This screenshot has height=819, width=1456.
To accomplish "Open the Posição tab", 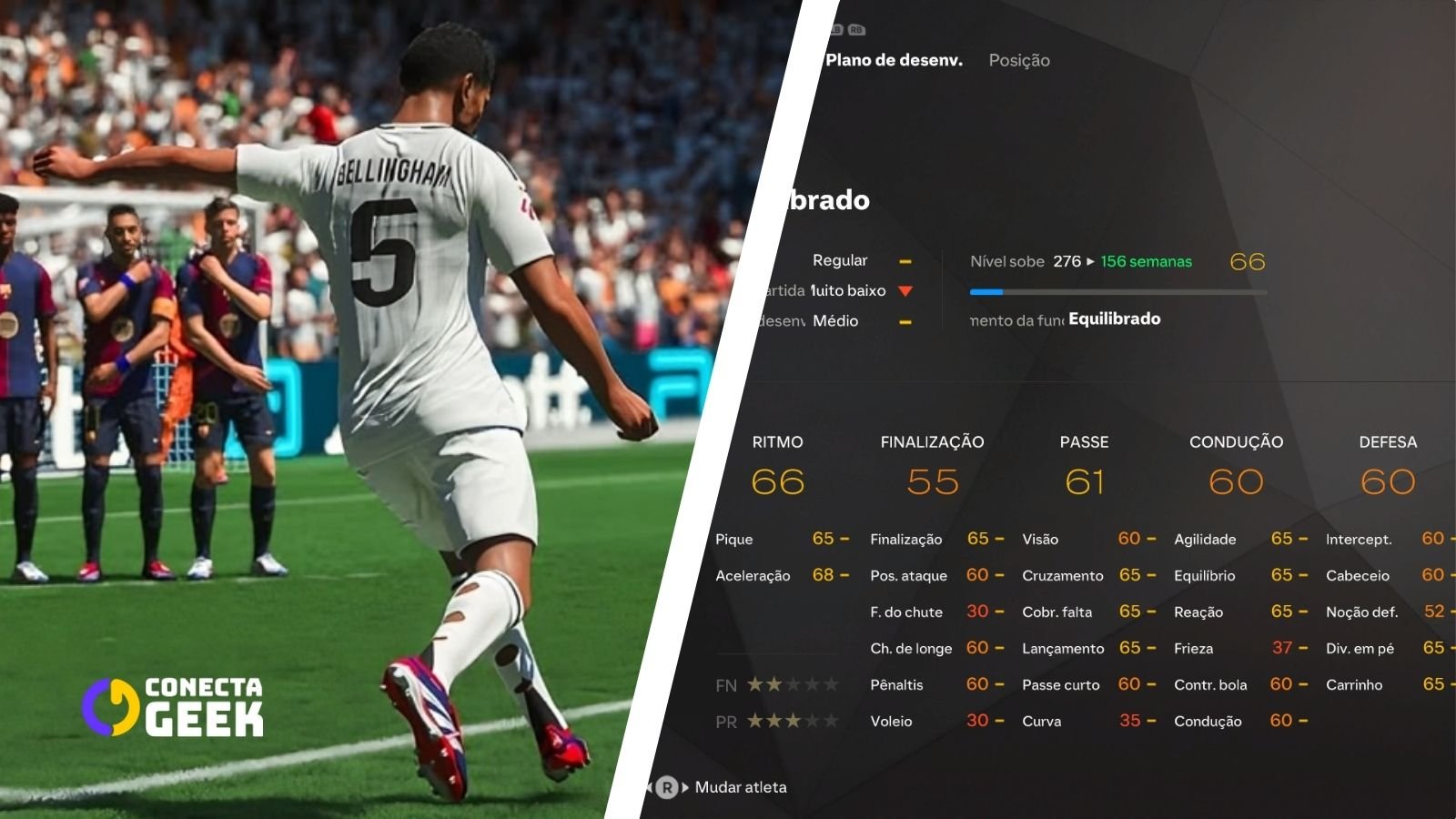I will tap(1019, 60).
